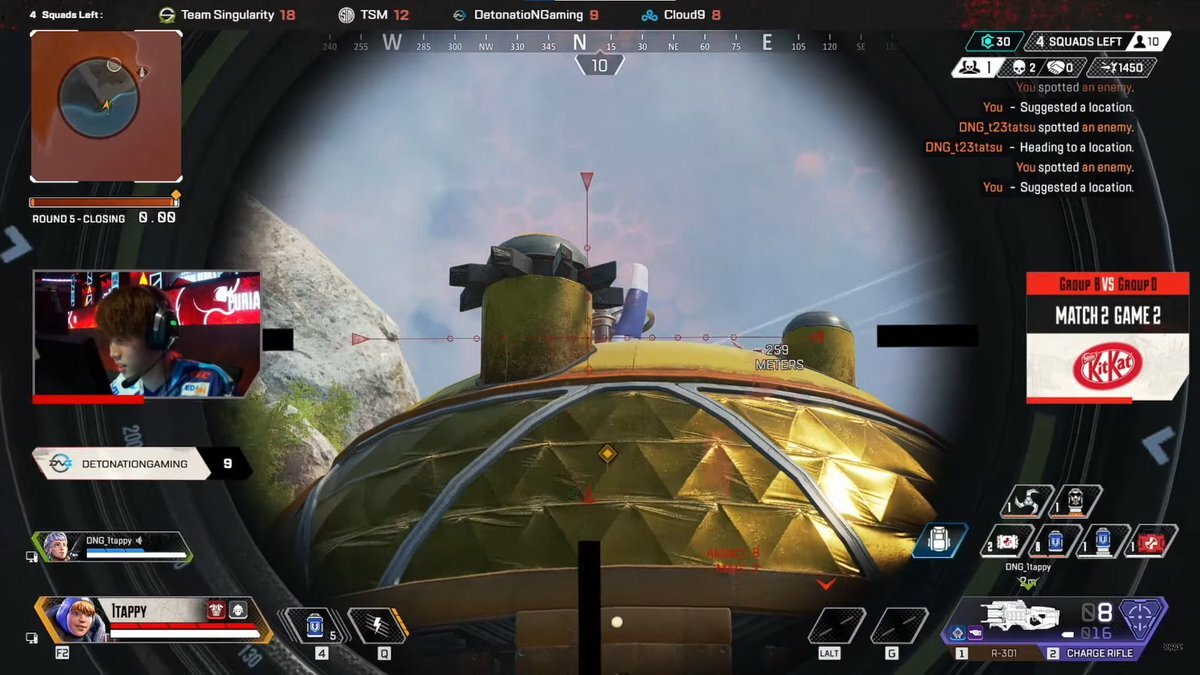Click the KitKat Match 2 Game 2 panel
The image size is (1200, 675).
(1107, 337)
